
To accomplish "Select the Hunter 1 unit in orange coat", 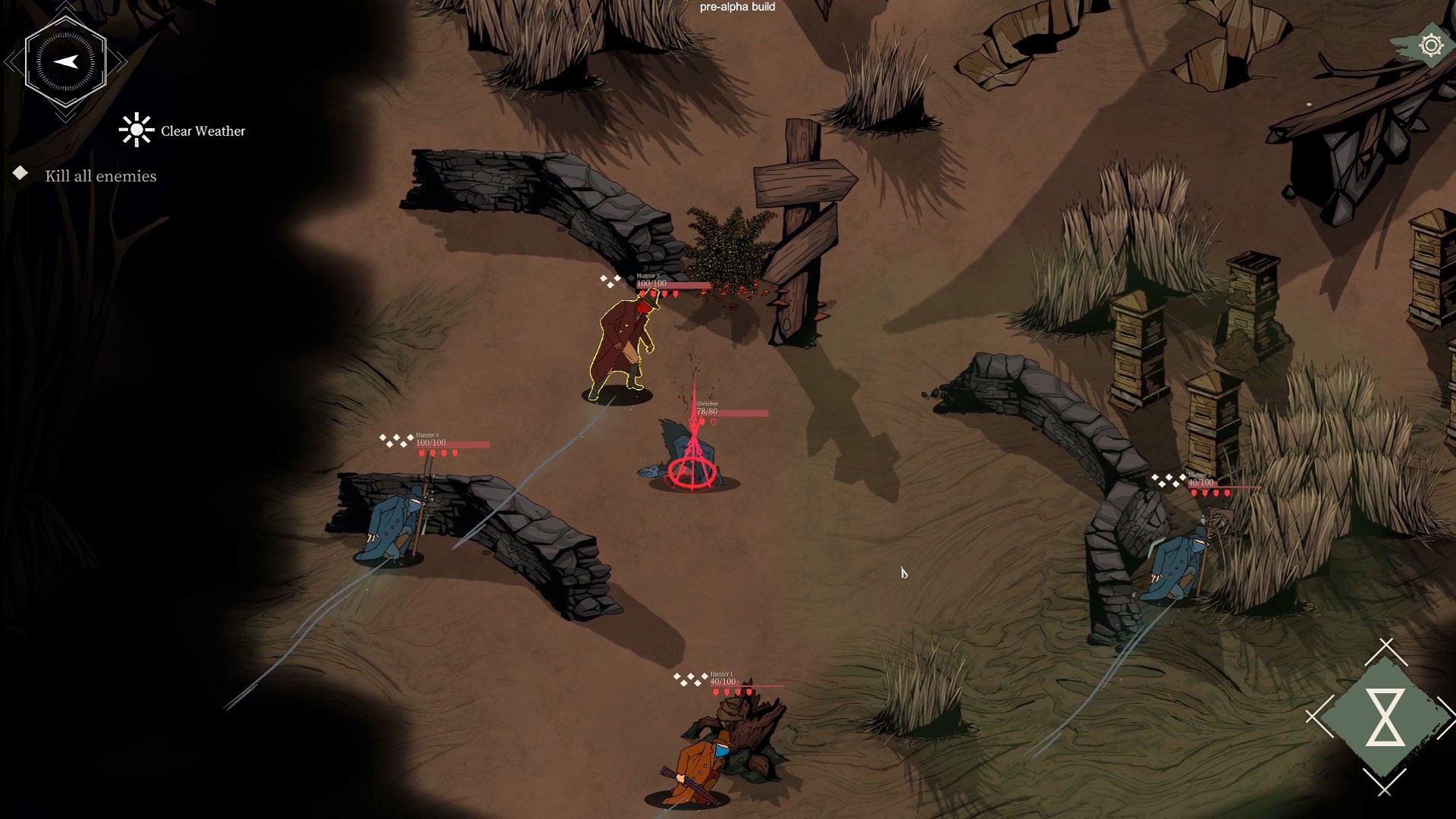I will [696, 767].
